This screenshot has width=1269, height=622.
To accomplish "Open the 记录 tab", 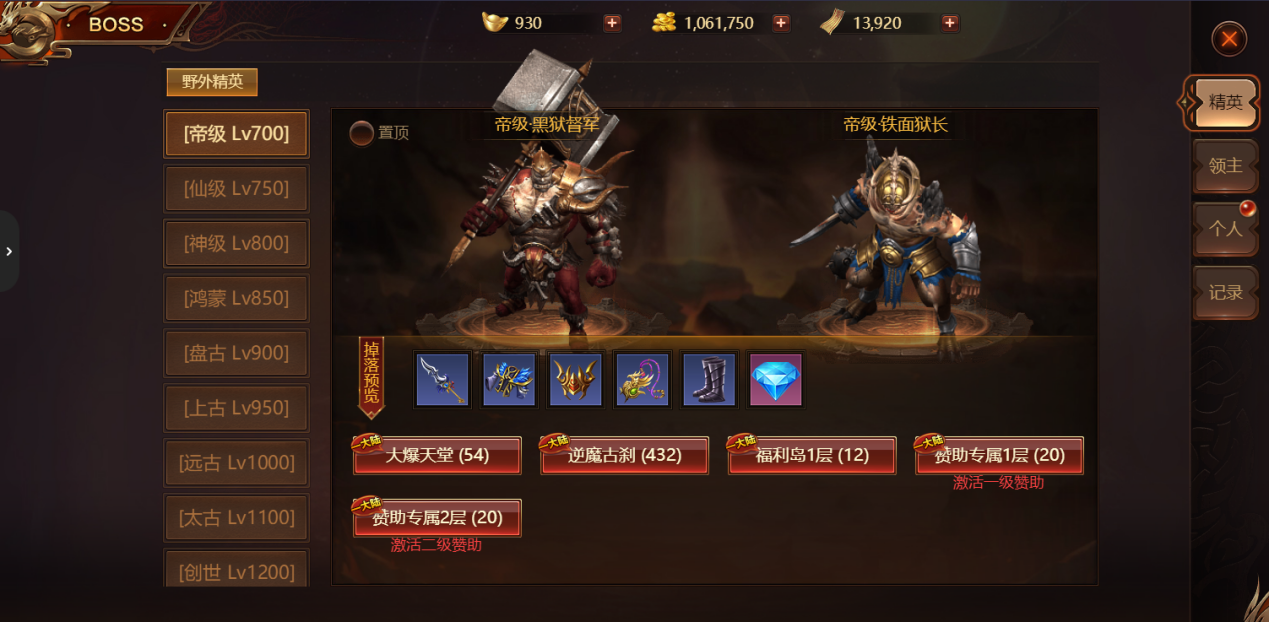I will (1225, 293).
